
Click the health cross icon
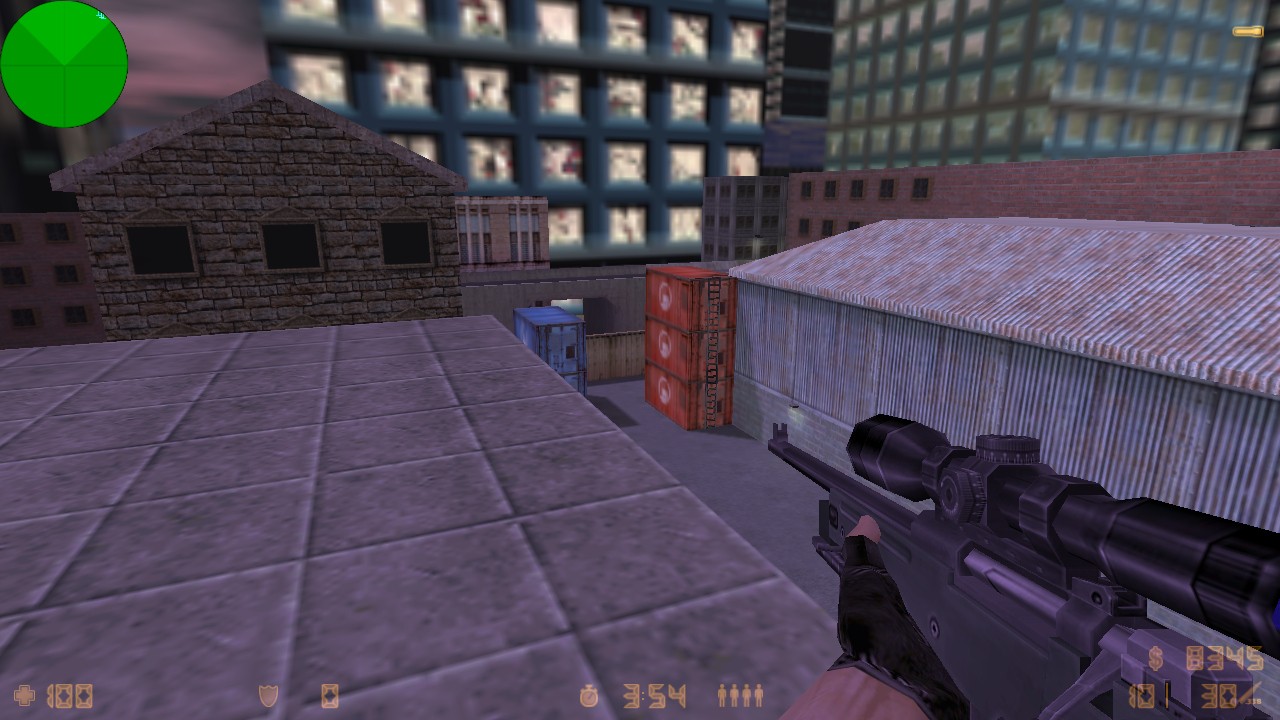coord(22,695)
